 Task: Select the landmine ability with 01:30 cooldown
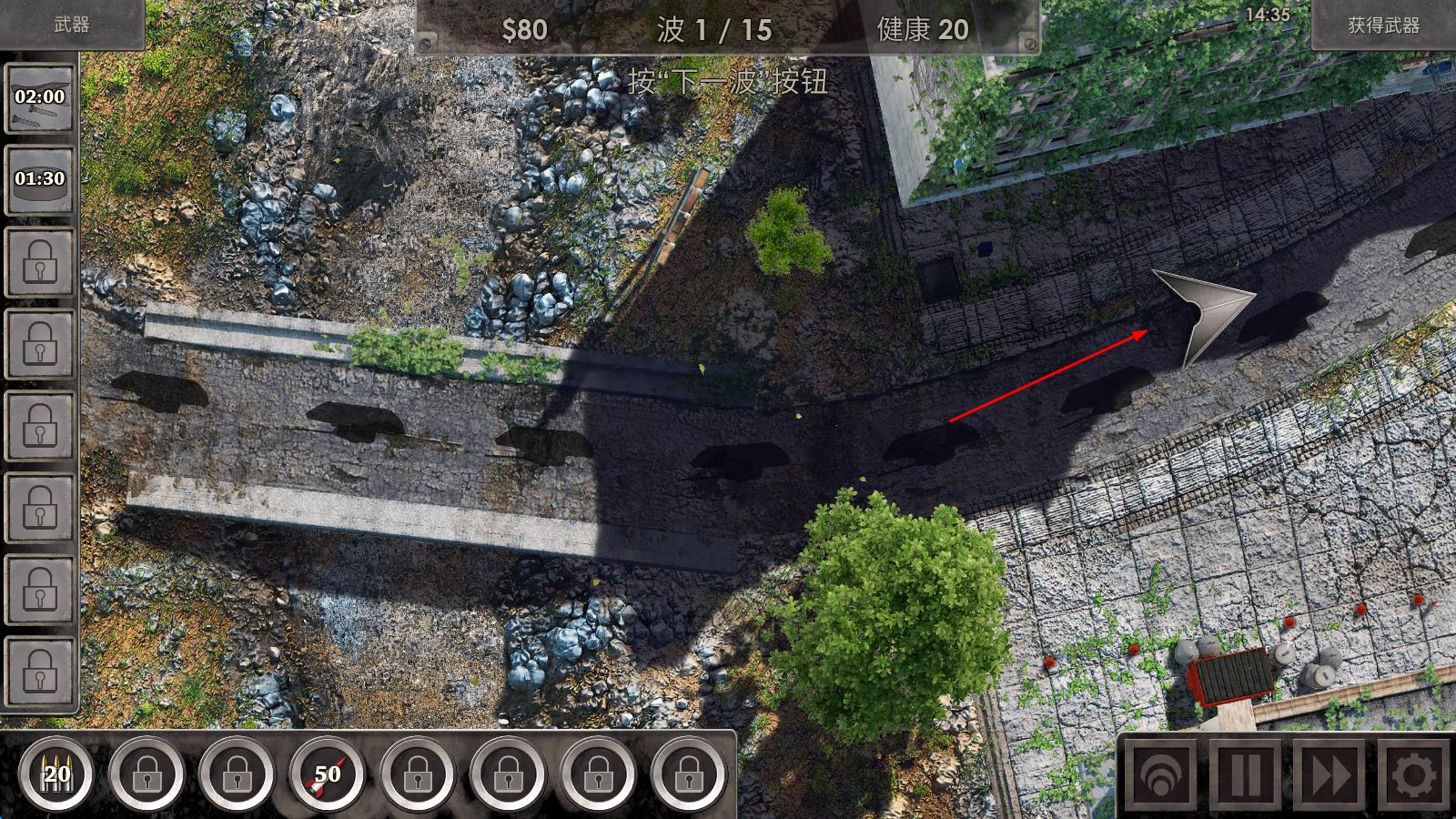click(x=40, y=179)
